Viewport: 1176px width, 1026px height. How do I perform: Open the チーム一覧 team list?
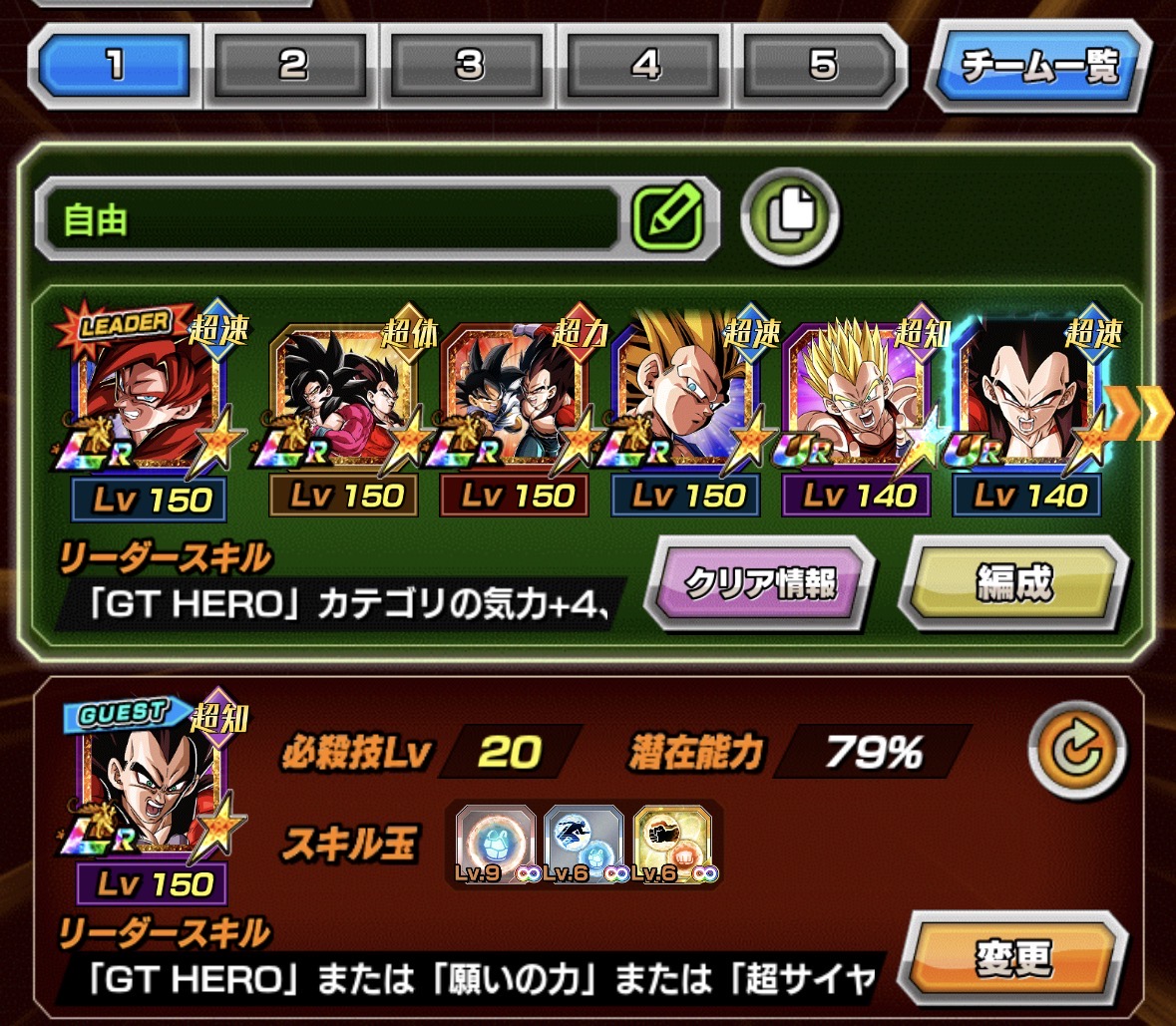(1038, 68)
